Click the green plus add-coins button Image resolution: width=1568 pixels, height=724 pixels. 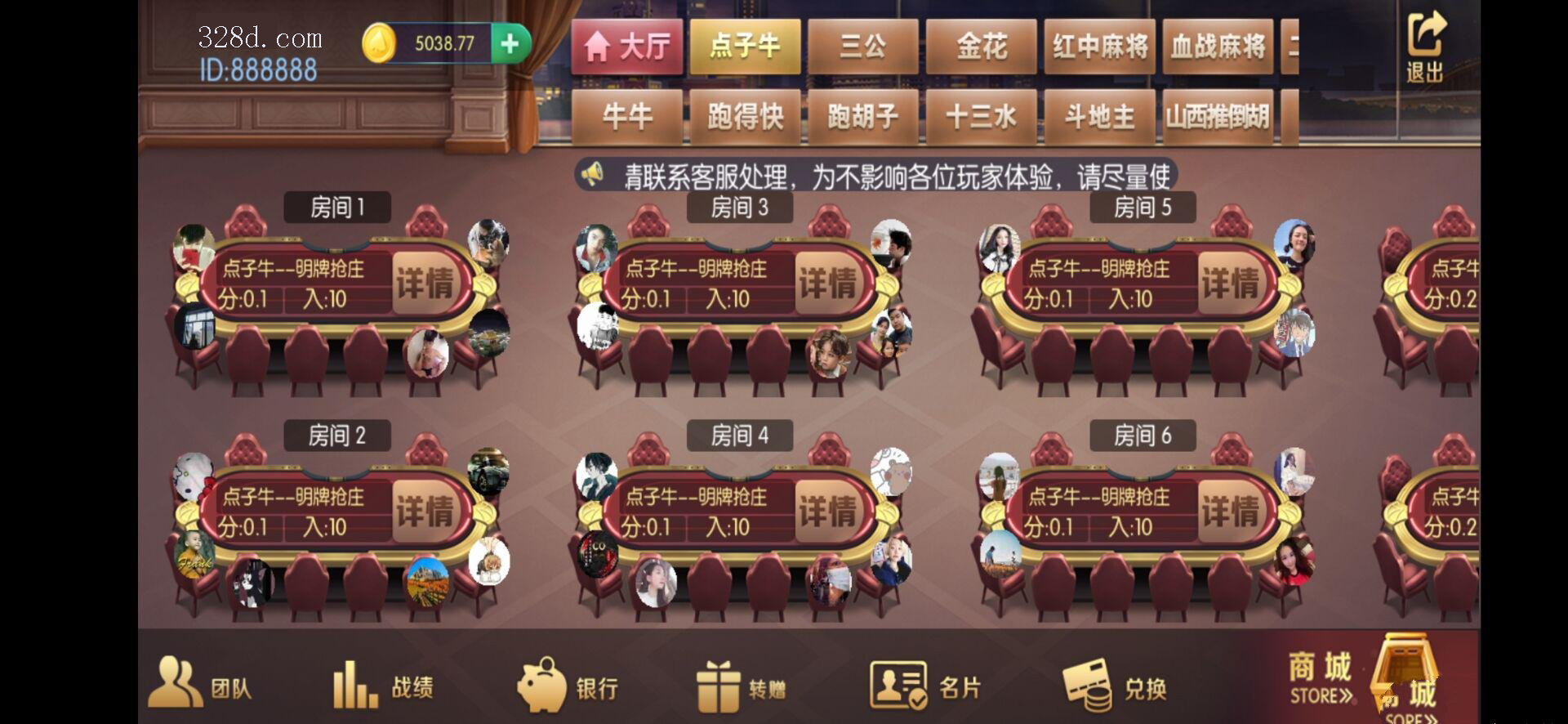tap(510, 43)
